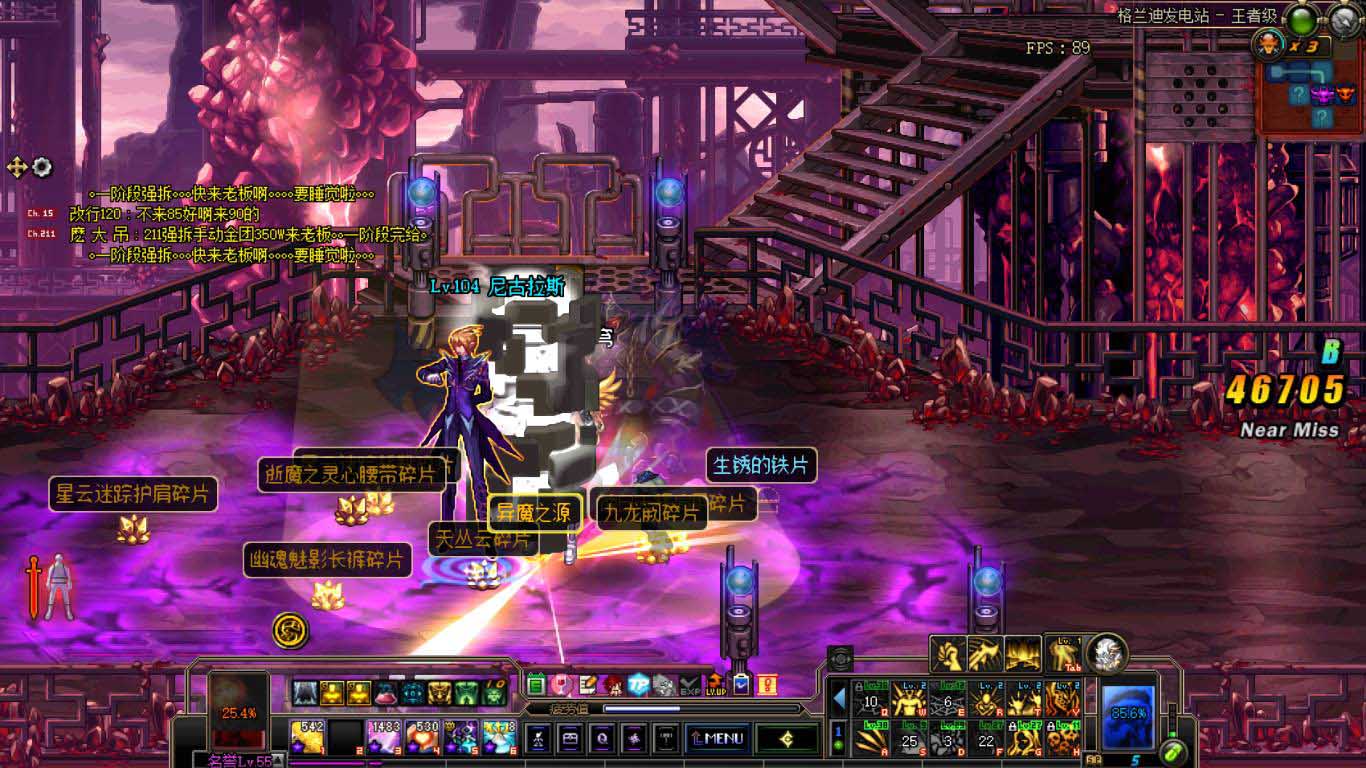
Task: Activate the Y key skill icon
Action: tap(1062, 699)
